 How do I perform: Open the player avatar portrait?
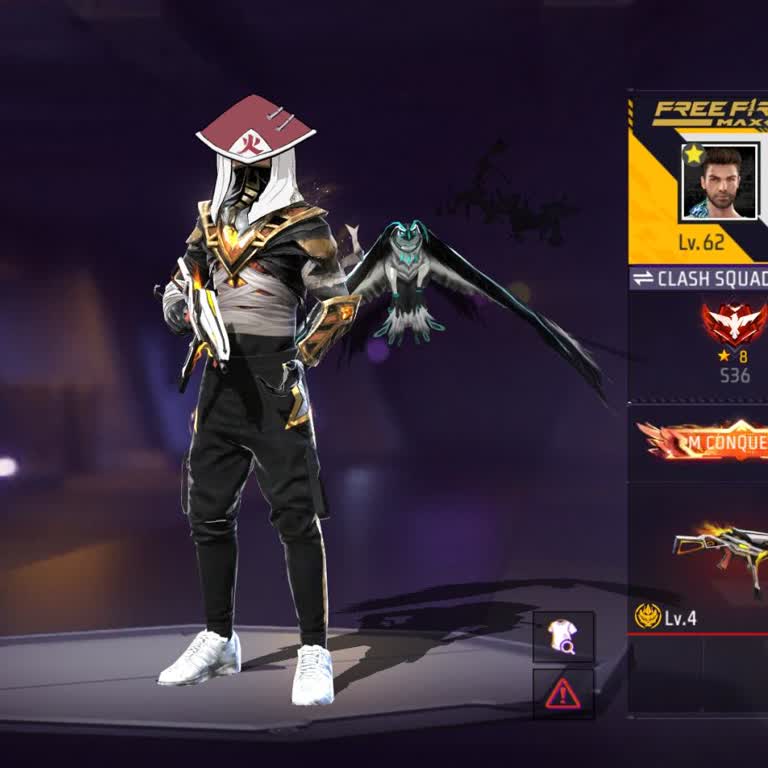(718, 182)
